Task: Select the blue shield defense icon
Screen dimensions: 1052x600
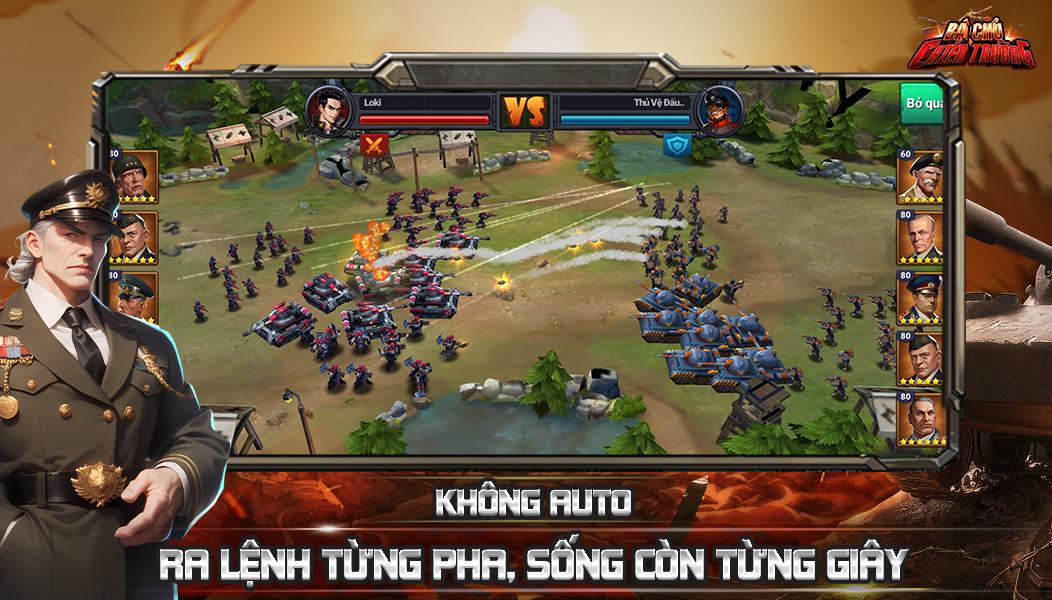Action: [x=677, y=146]
